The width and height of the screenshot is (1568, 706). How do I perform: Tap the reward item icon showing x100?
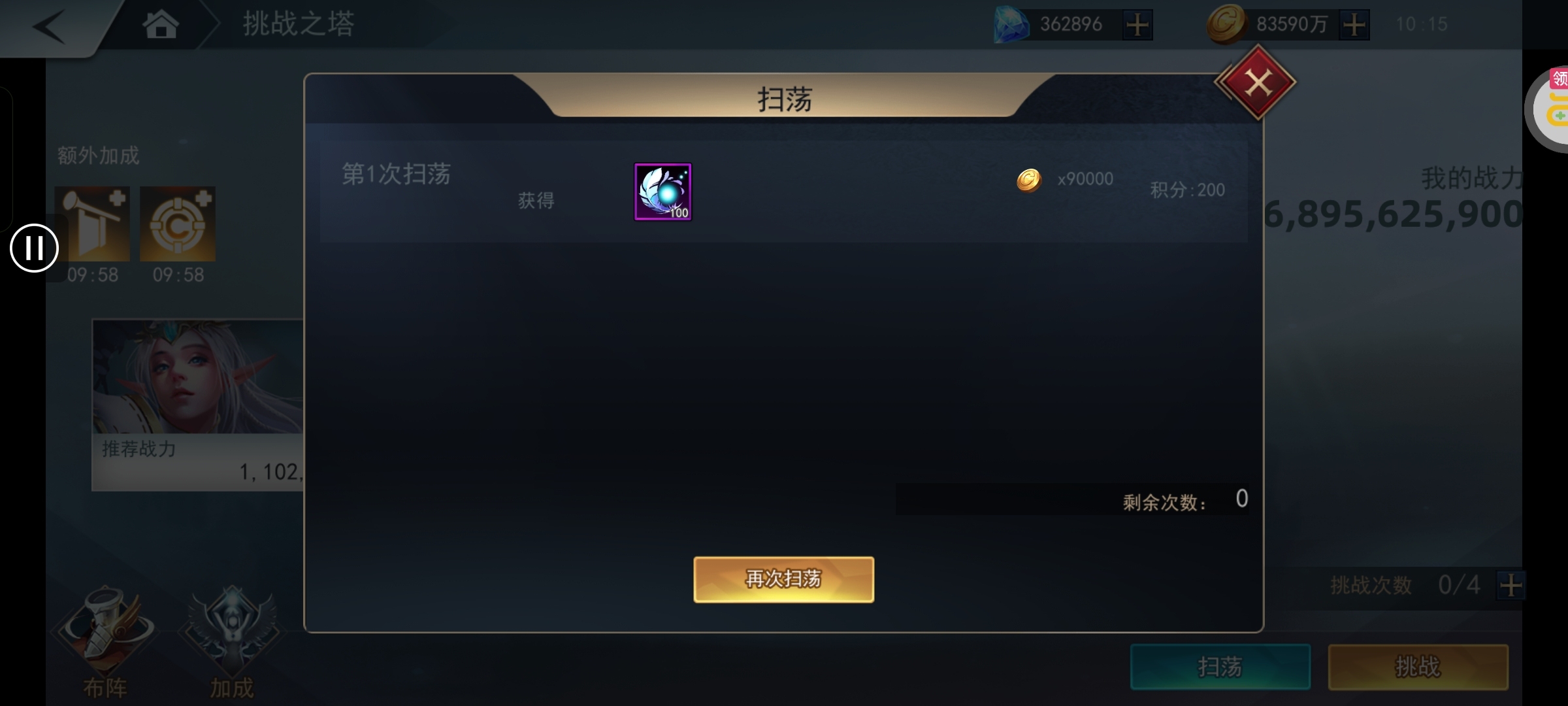coord(662,192)
